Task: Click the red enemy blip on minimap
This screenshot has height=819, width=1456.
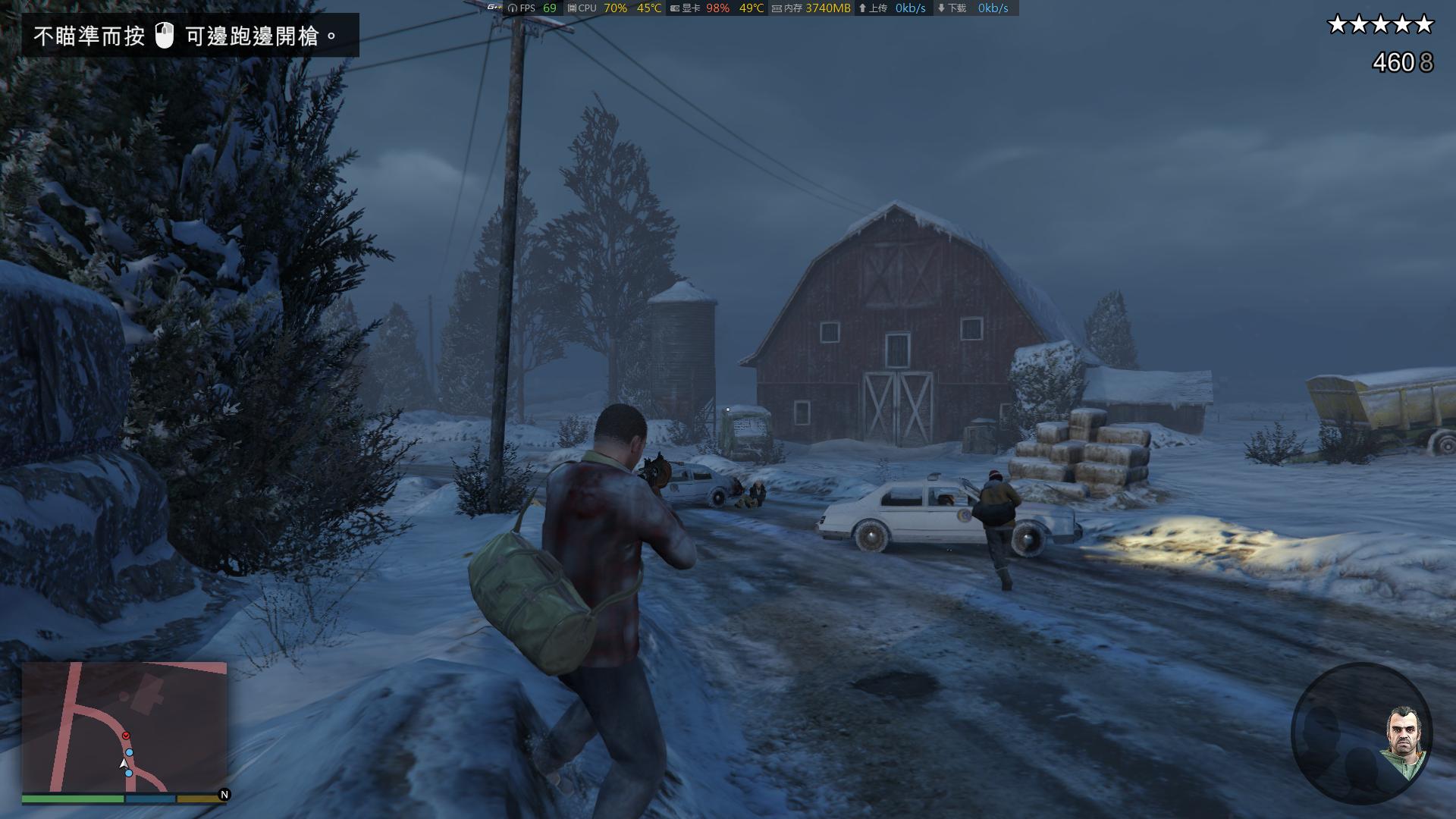Action: click(126, 736)
